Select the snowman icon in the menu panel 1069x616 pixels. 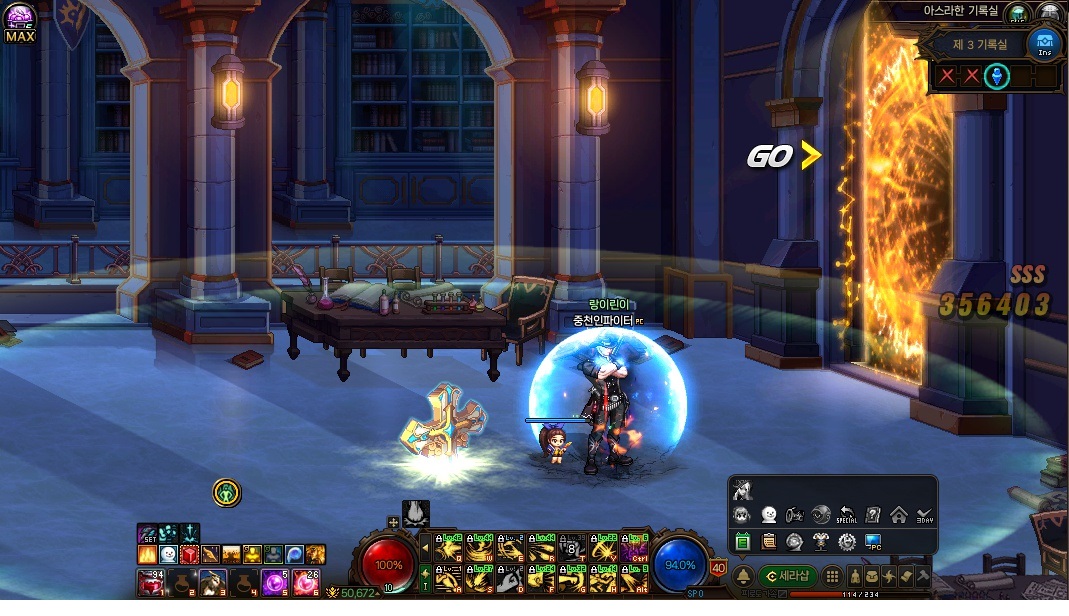click(768, 516)
